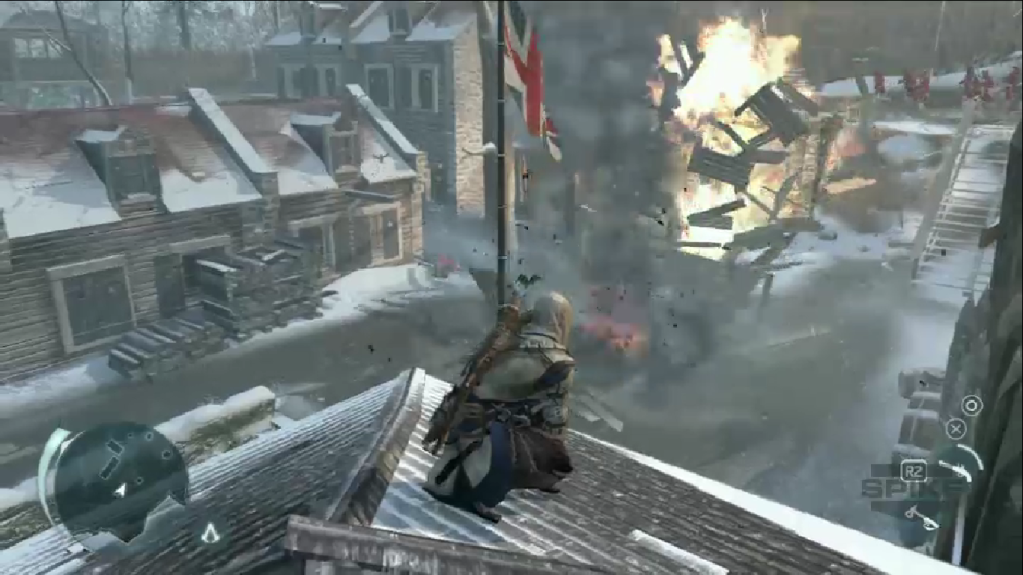Open the circular minimap

(120, 478)
